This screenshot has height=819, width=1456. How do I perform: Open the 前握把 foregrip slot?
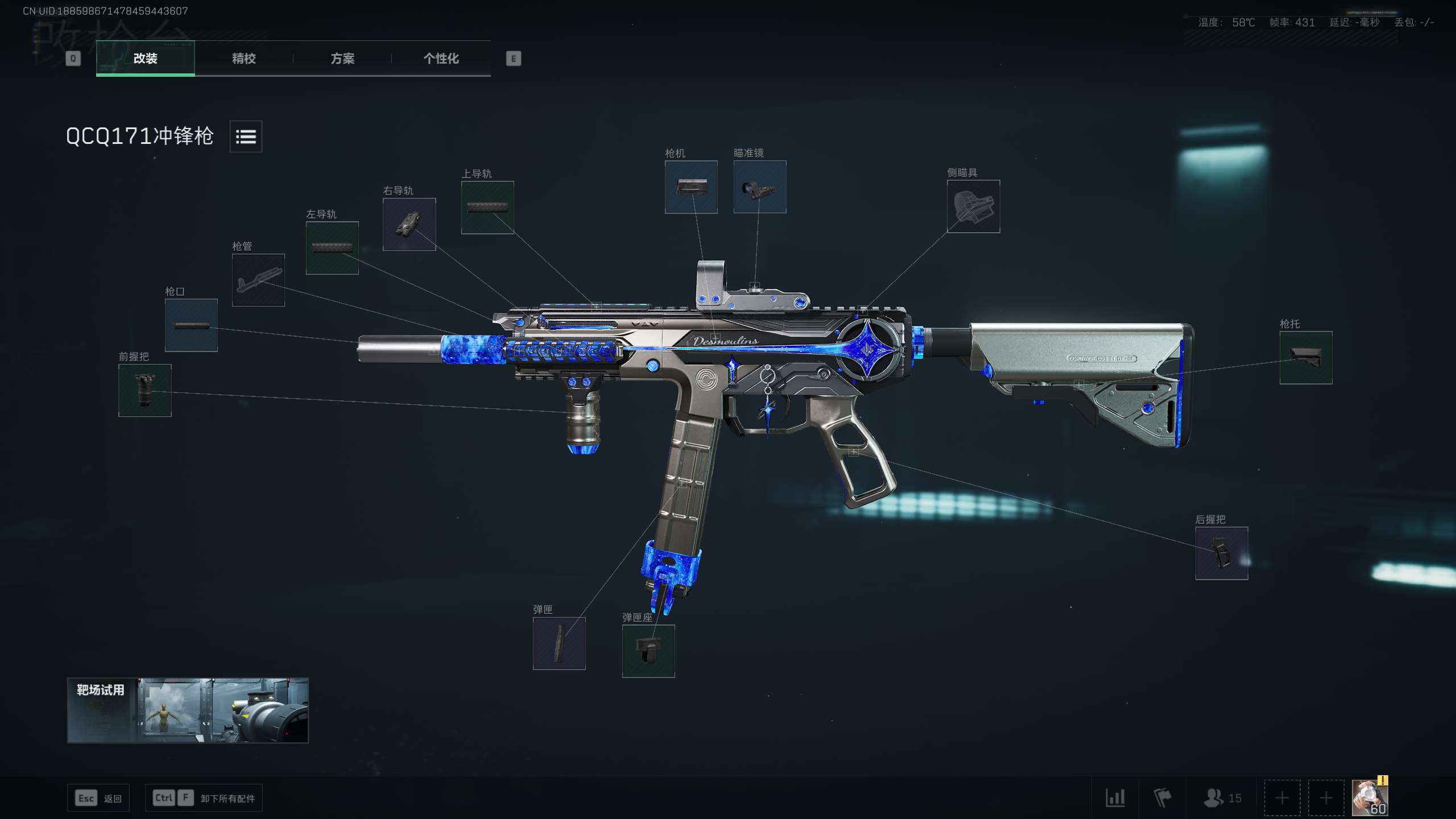[x=144, y=391]
